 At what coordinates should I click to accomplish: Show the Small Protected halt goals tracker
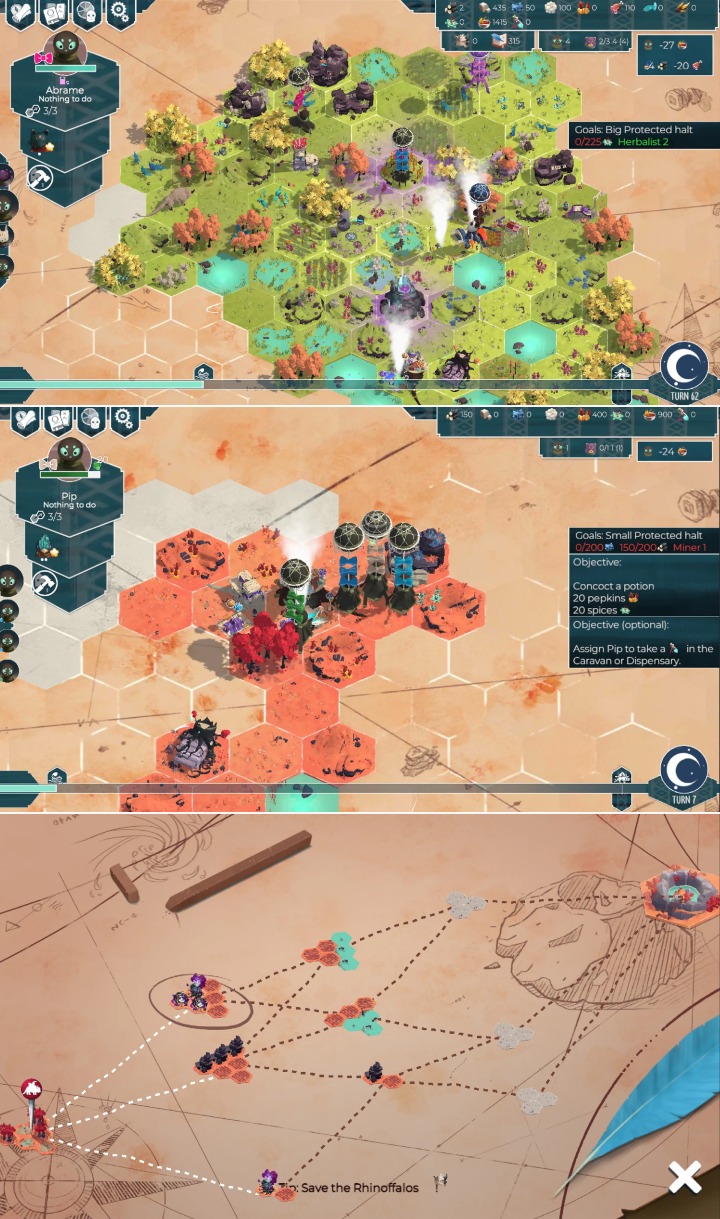642,541
